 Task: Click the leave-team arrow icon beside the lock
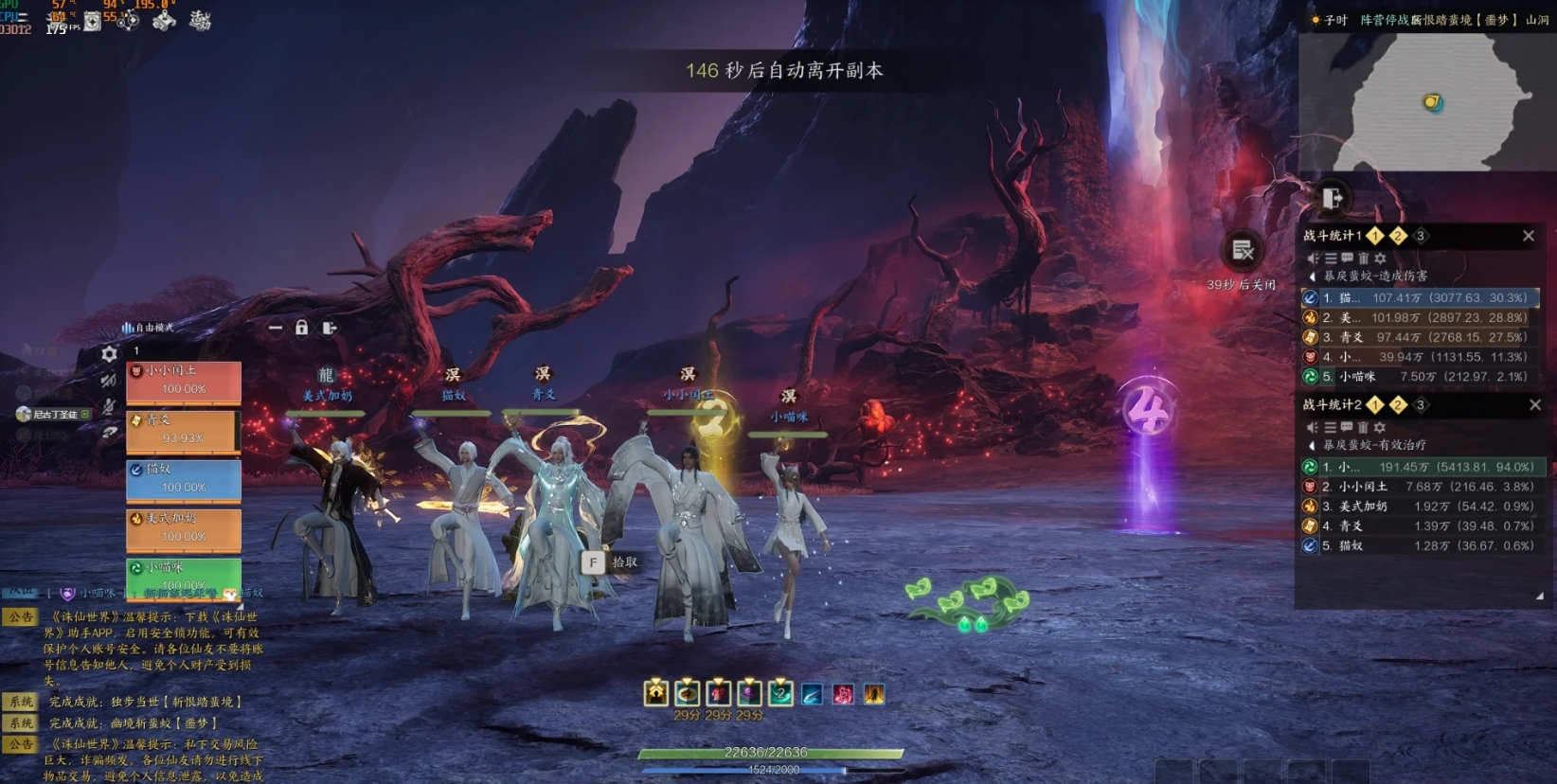pos(330,328)
